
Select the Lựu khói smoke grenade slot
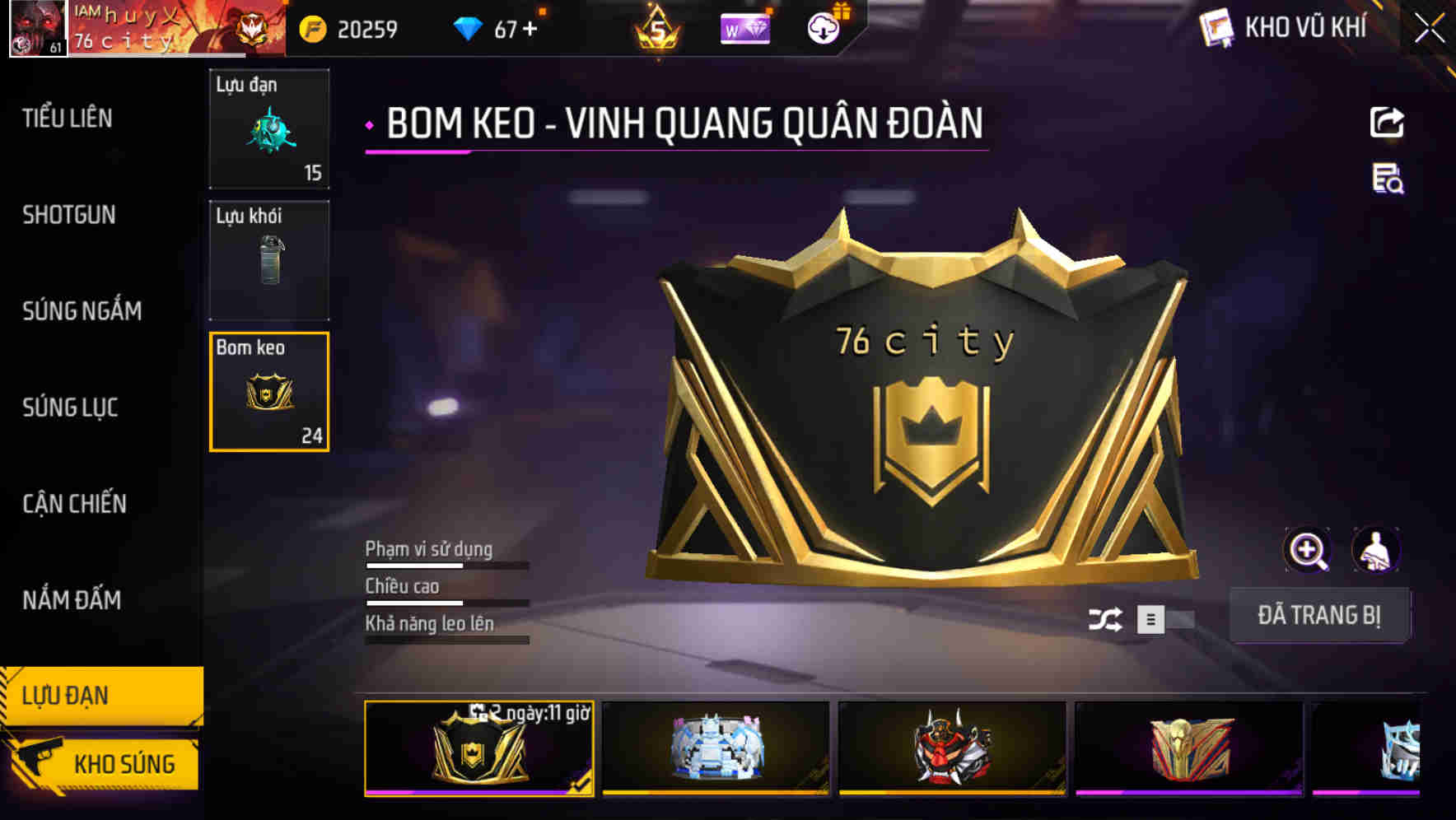point(269,260)
